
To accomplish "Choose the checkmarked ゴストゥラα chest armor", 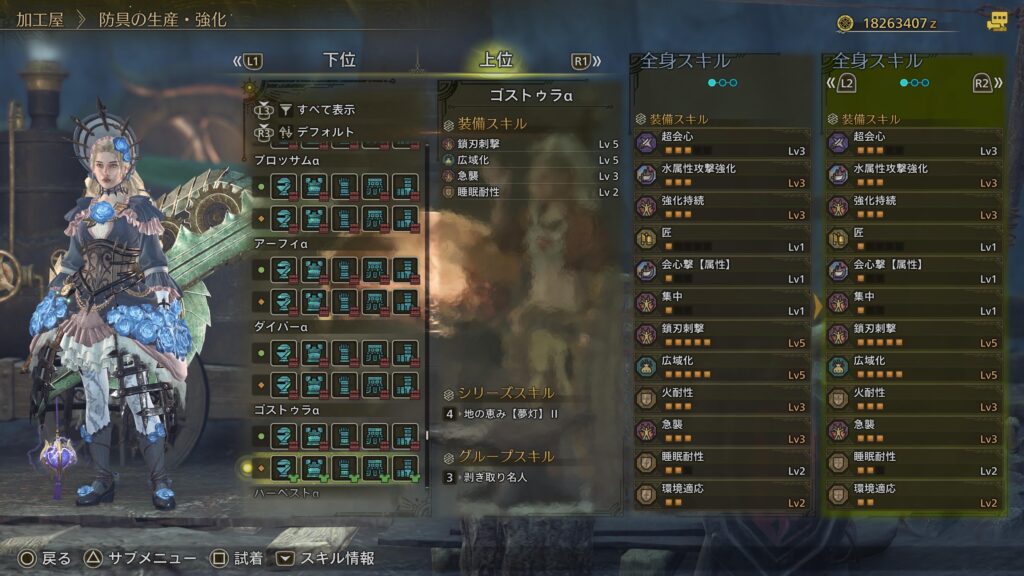I will click(x=314, y=466).
